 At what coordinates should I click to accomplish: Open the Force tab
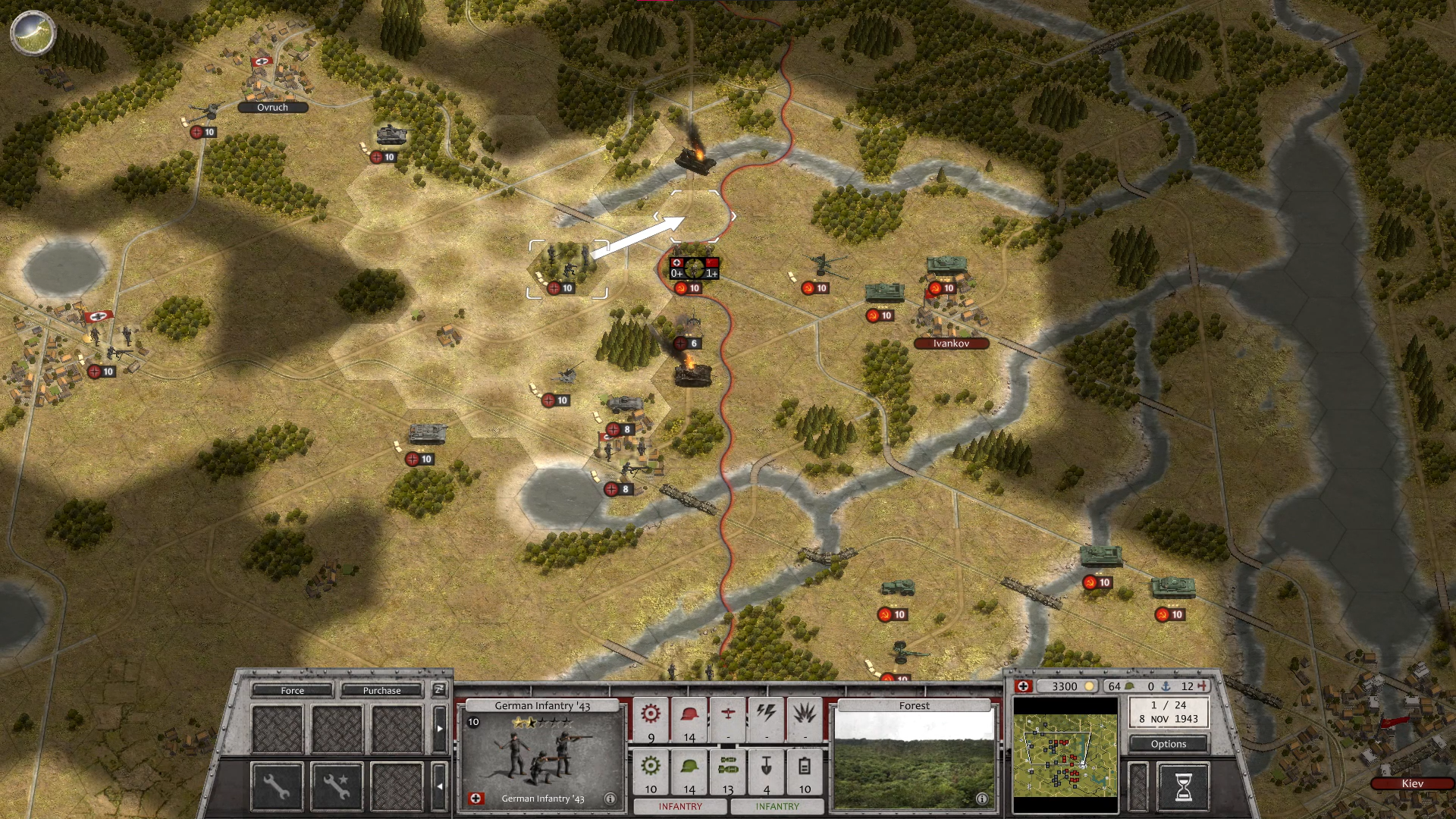[292, 690]
